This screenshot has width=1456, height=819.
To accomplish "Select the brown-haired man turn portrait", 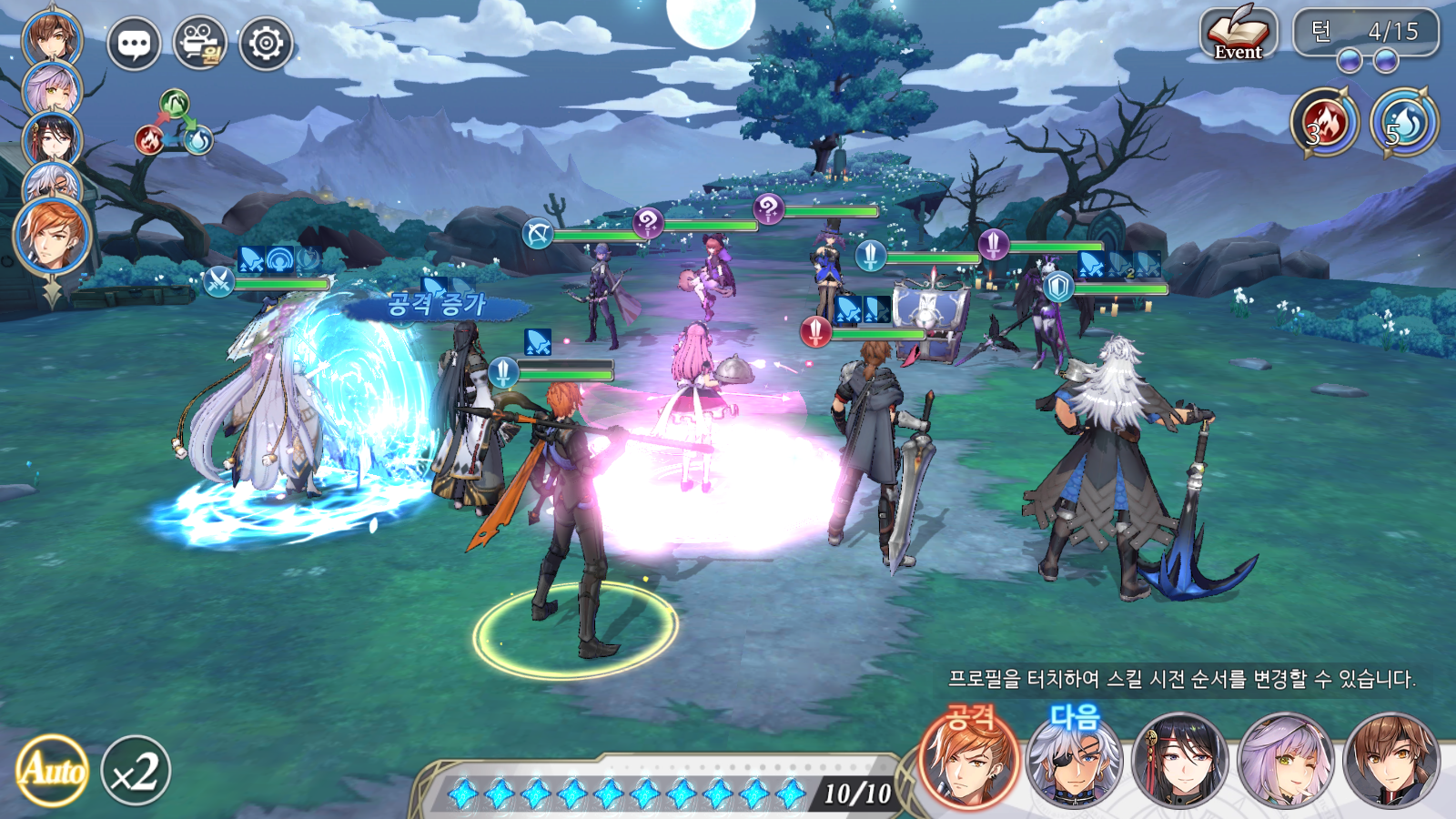I will 1392,761.
